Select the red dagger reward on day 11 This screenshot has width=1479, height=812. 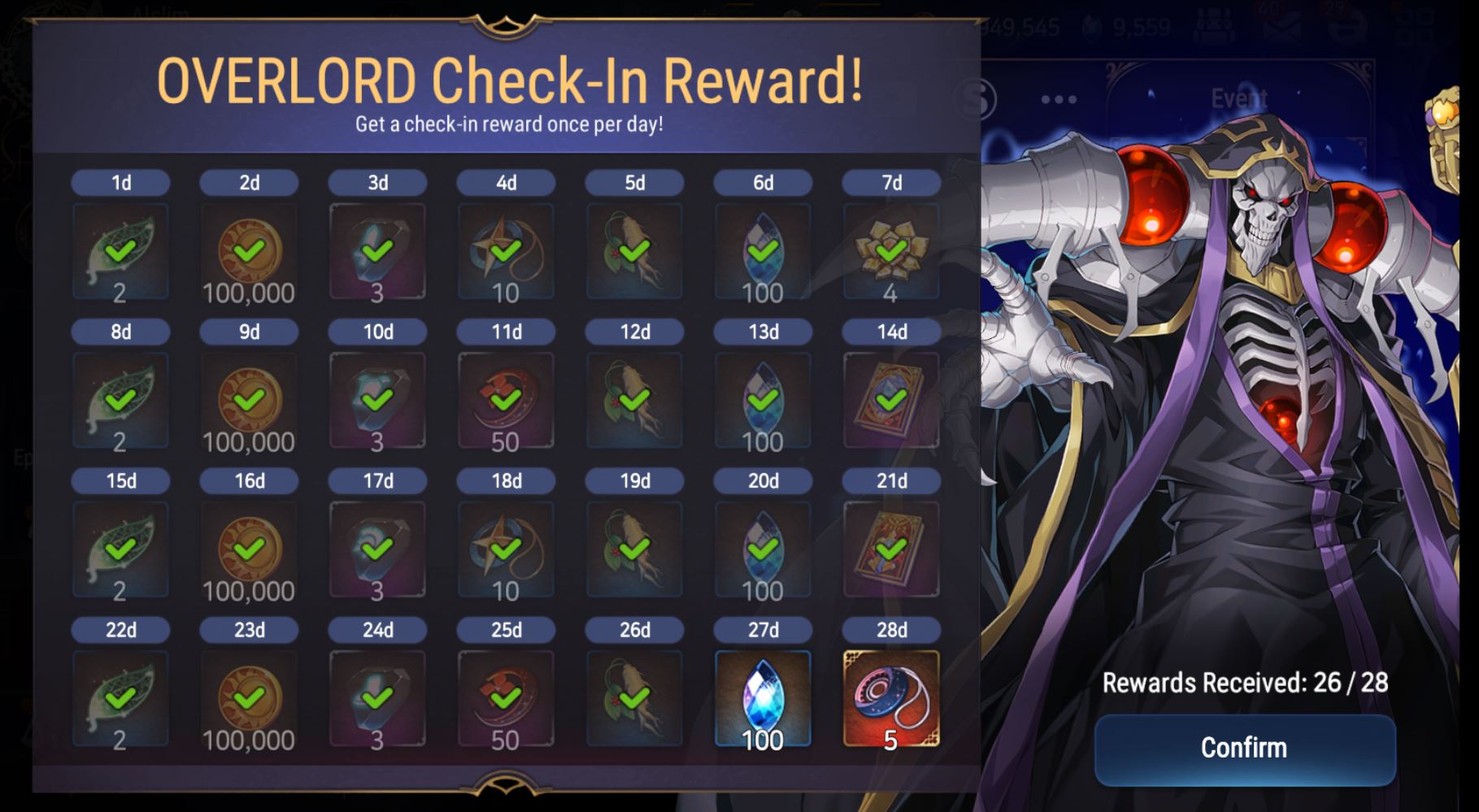point(506,398)
